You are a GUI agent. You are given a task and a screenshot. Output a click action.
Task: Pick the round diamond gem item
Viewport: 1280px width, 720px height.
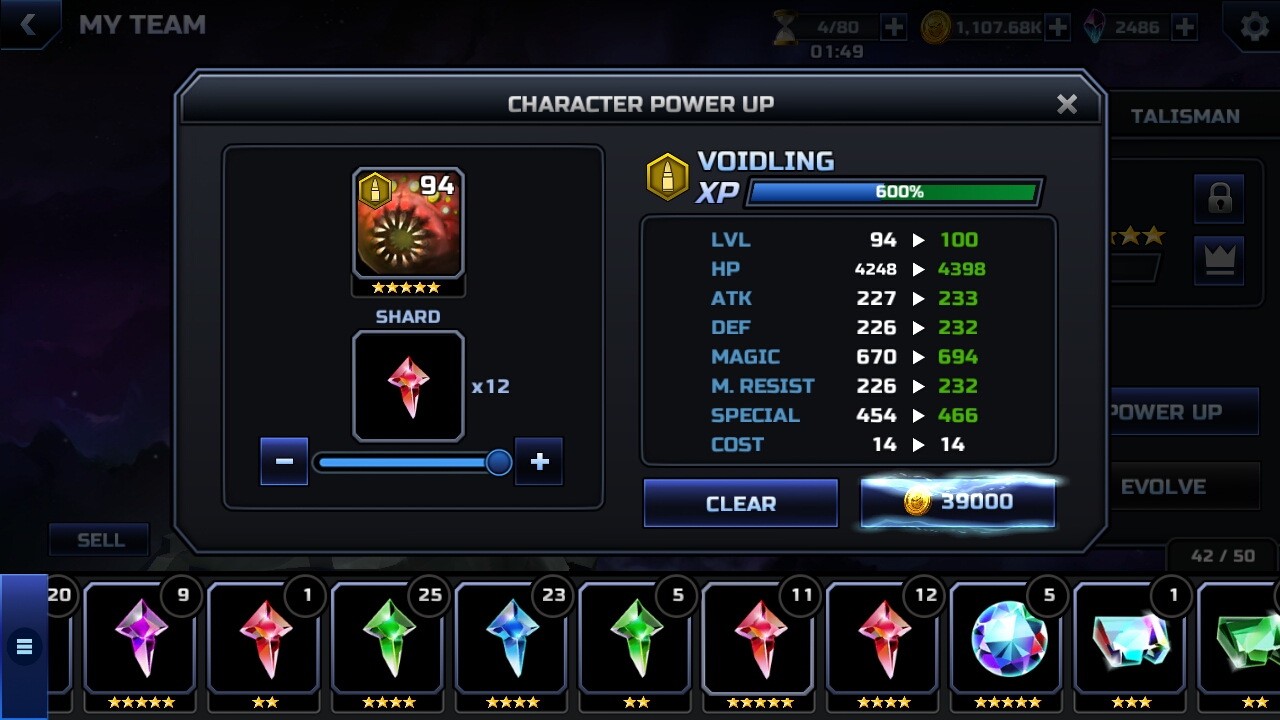point(1009,638)
